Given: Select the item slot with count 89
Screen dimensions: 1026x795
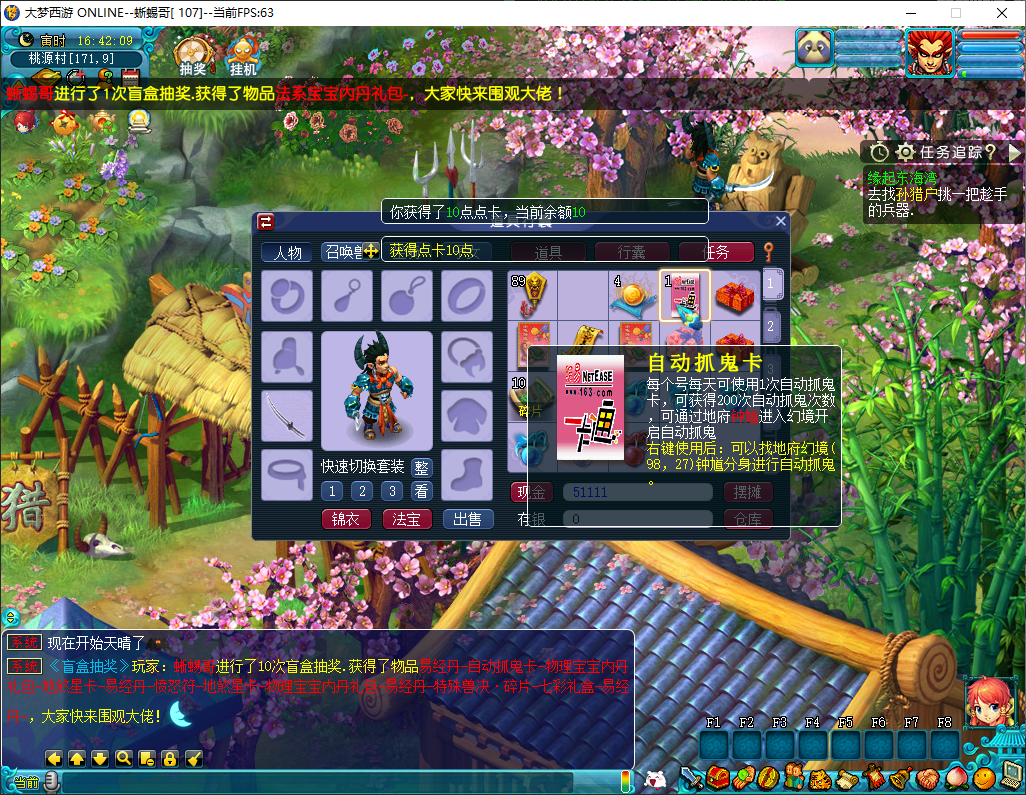Looking at the screenshot, I should pyautogui.click(x=529, y=296).
